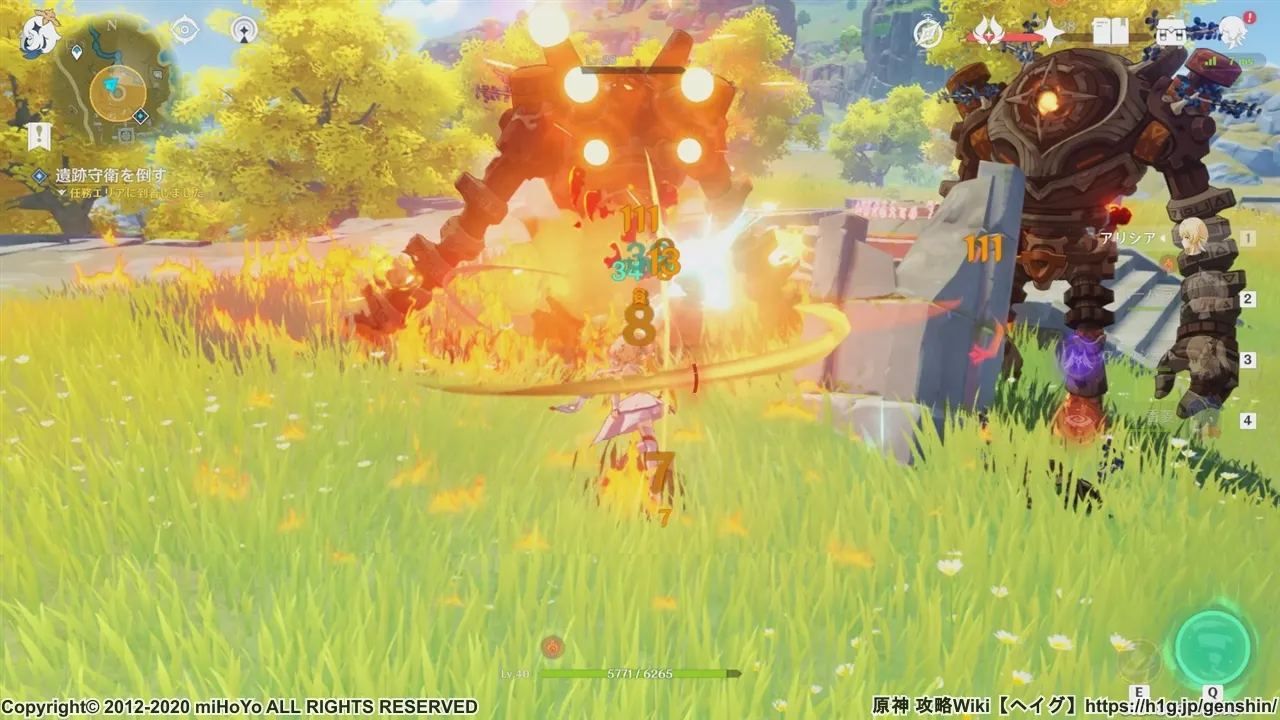Open the adventurer handbook book icon
1280x720 pixels.
[x=1110, y=33]
